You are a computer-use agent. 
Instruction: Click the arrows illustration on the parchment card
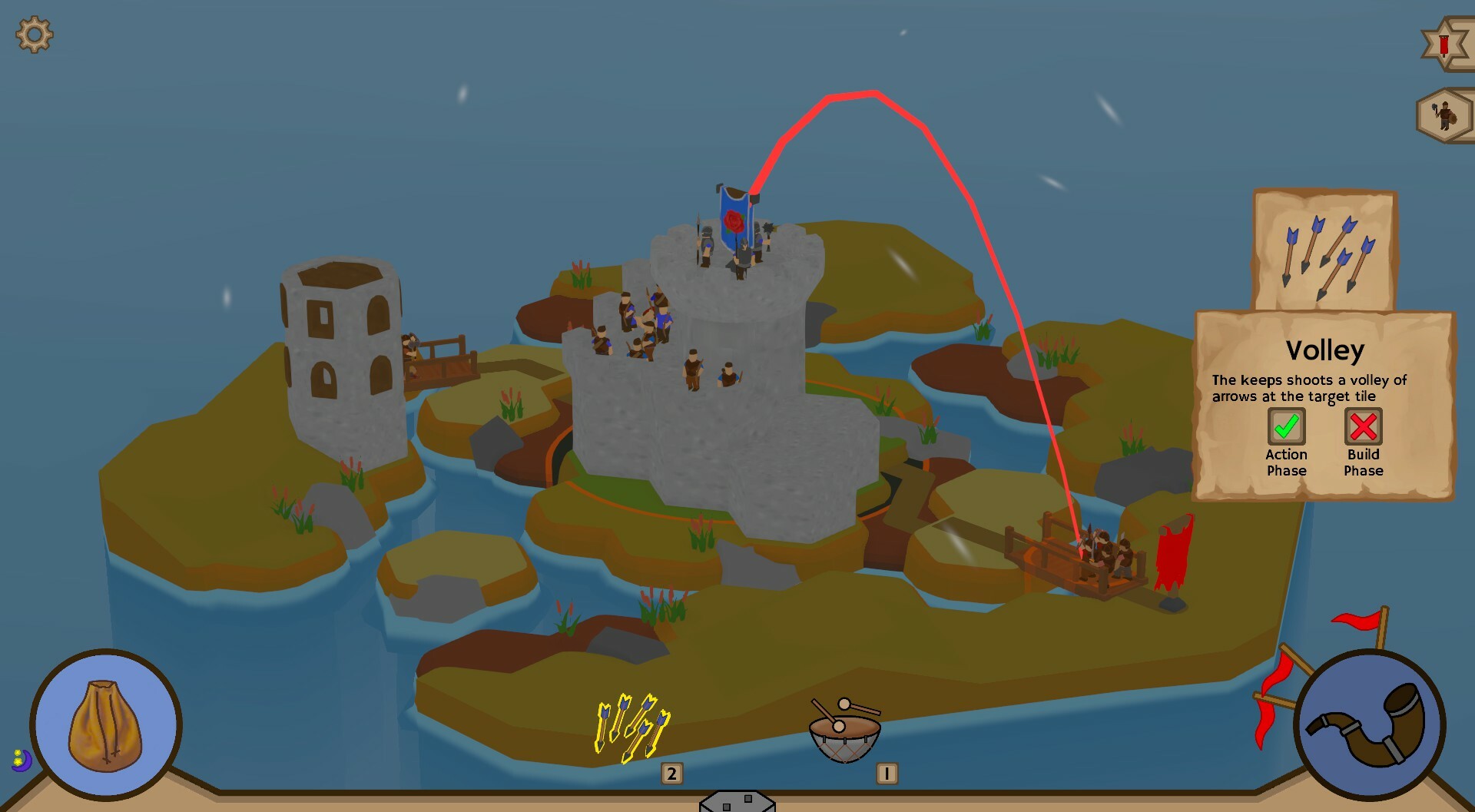[x=1324, y=254]
